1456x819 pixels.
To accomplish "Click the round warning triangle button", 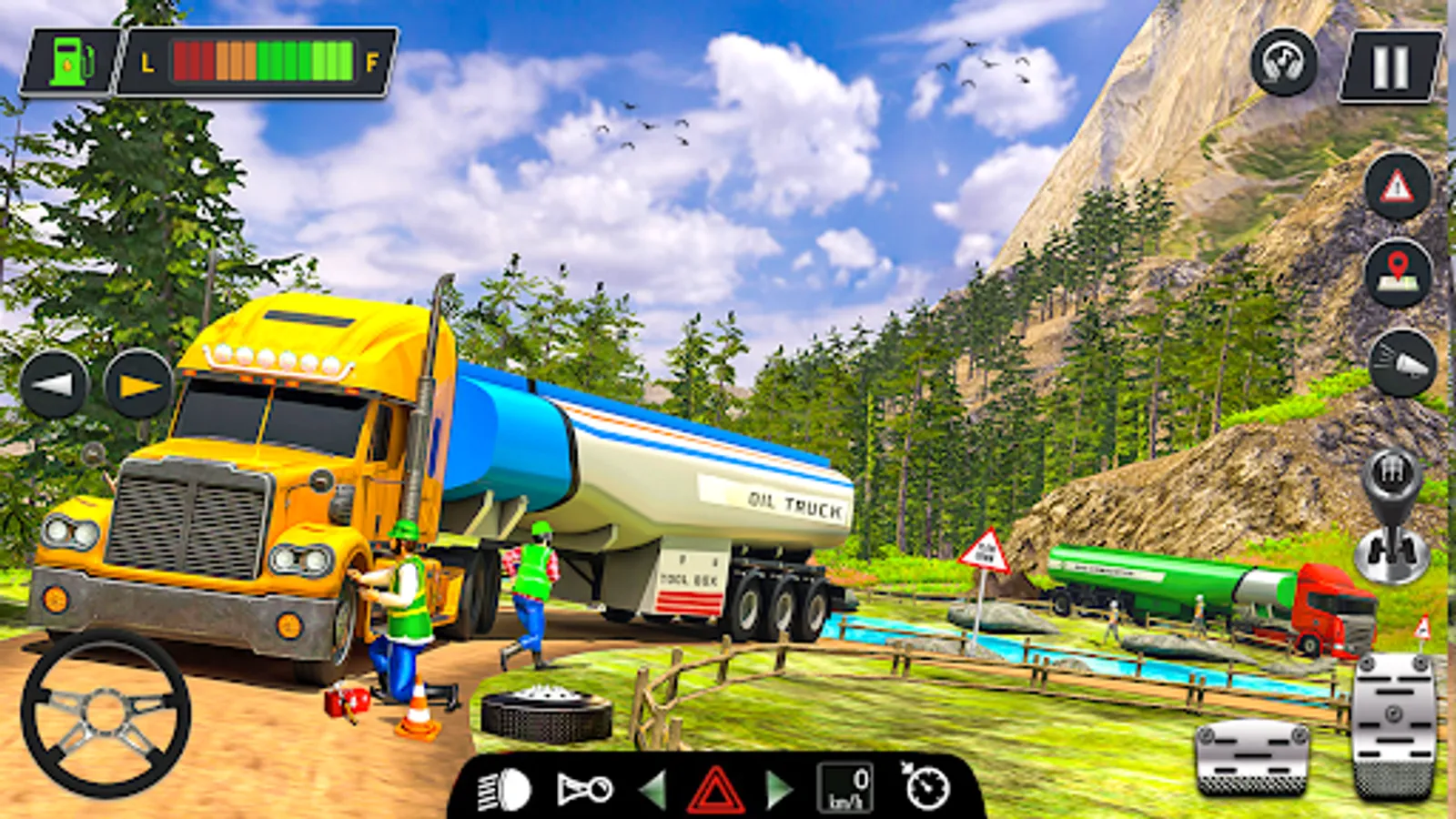I will (x=1398, y=187).
